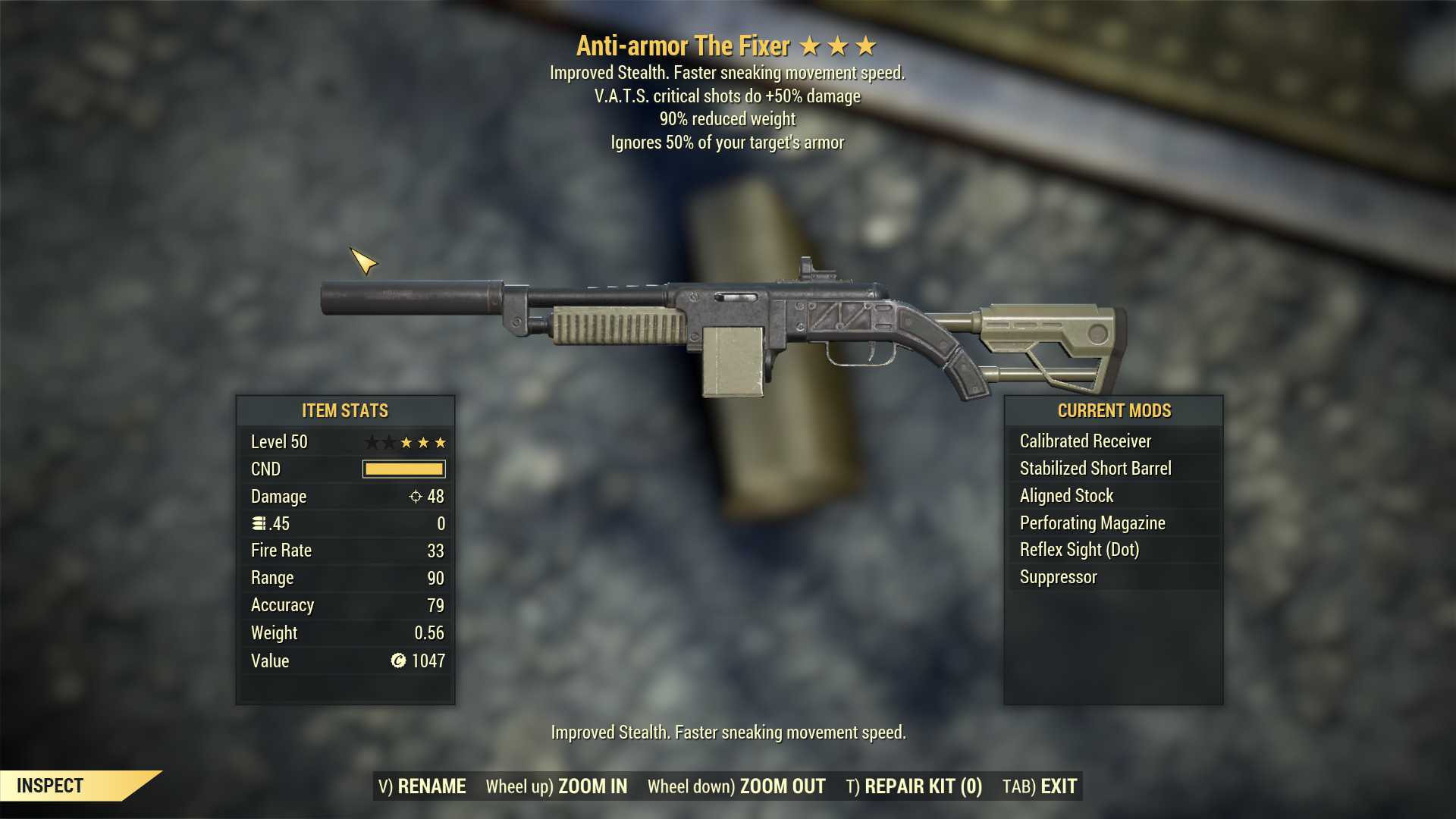
Task: Exit the weapon inspect screen
Action: (1040, 786)
